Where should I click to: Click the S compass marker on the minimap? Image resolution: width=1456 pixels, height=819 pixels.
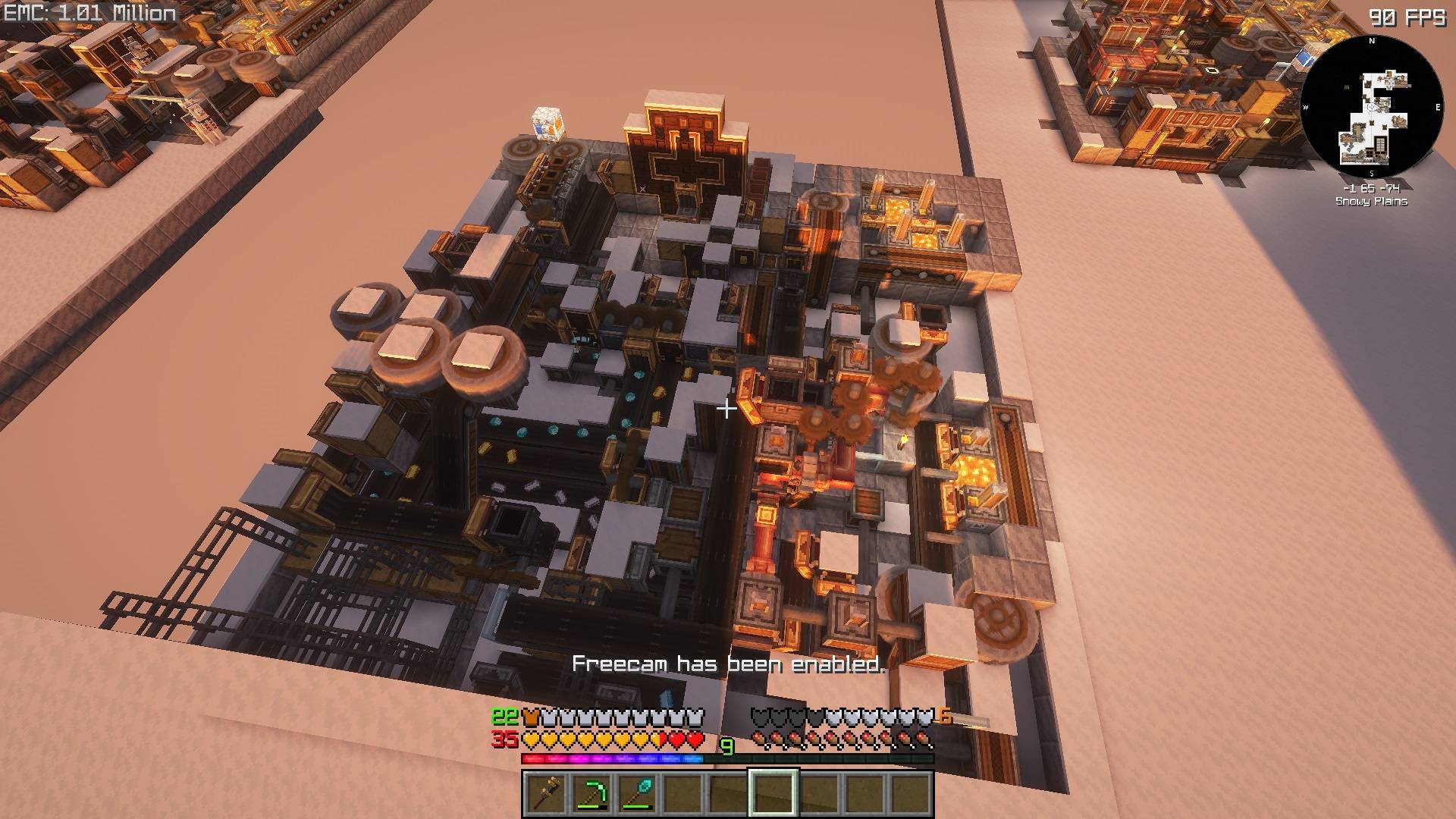[1372, 173]
